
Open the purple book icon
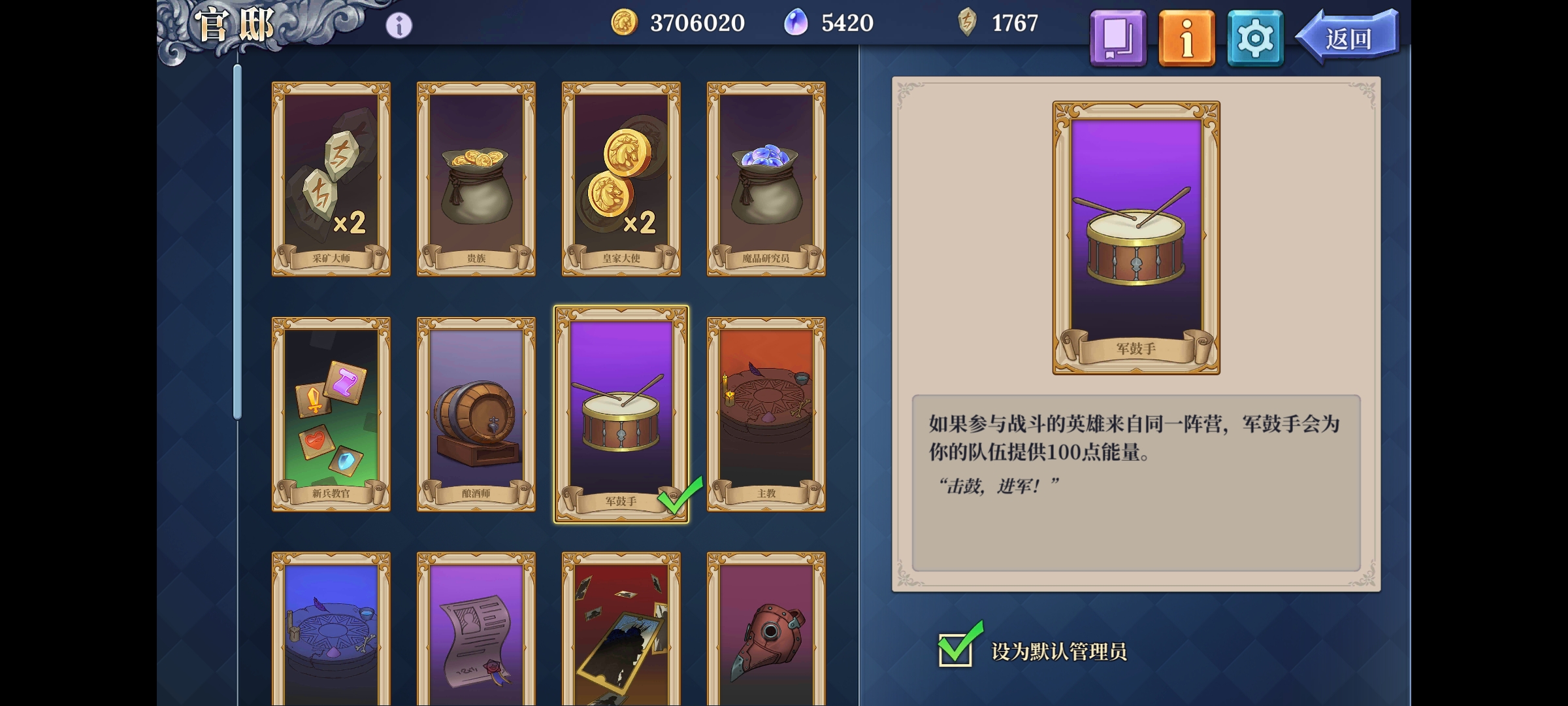point(1118,38)
